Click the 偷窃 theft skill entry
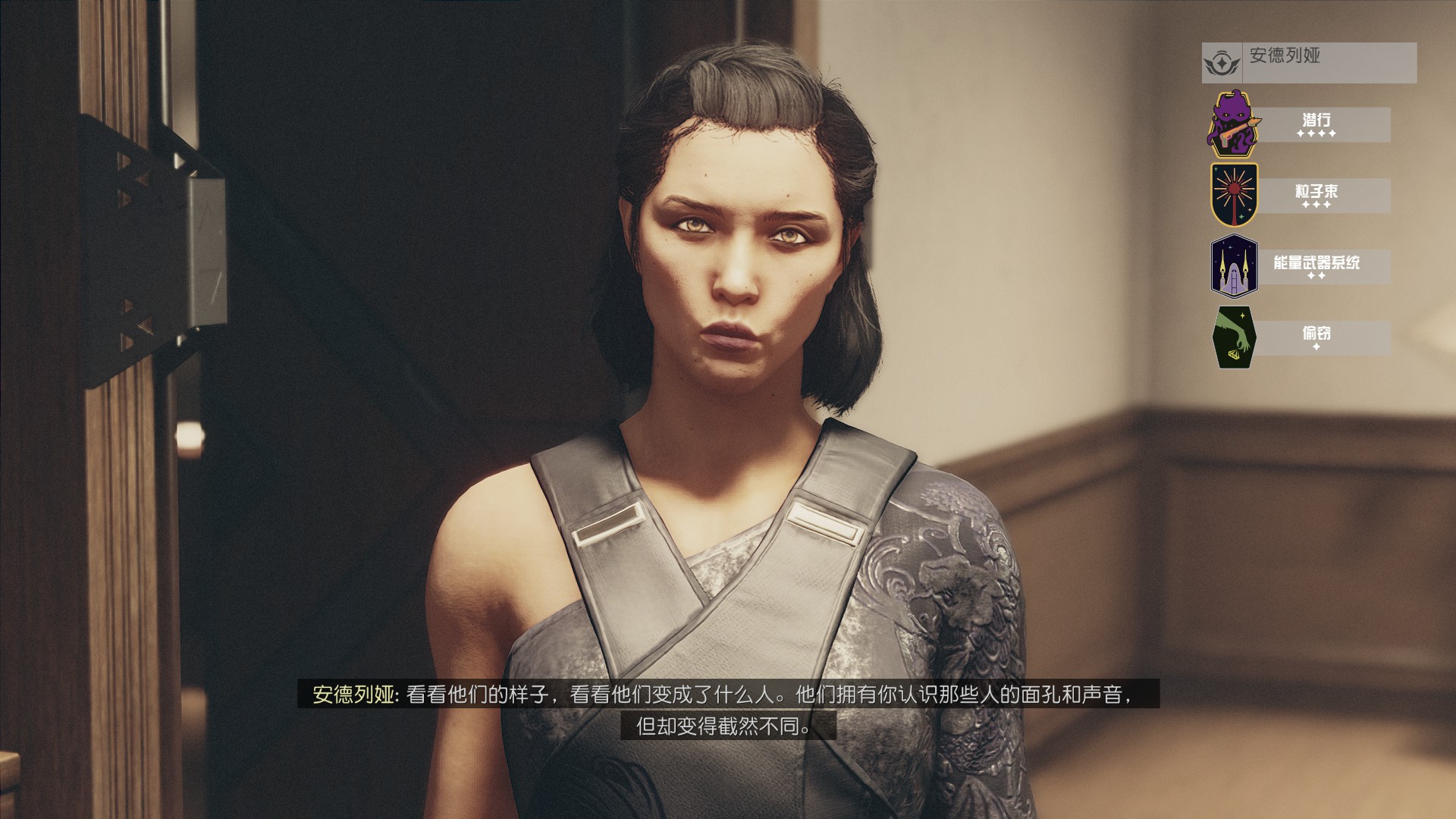 coord(1316,337)
